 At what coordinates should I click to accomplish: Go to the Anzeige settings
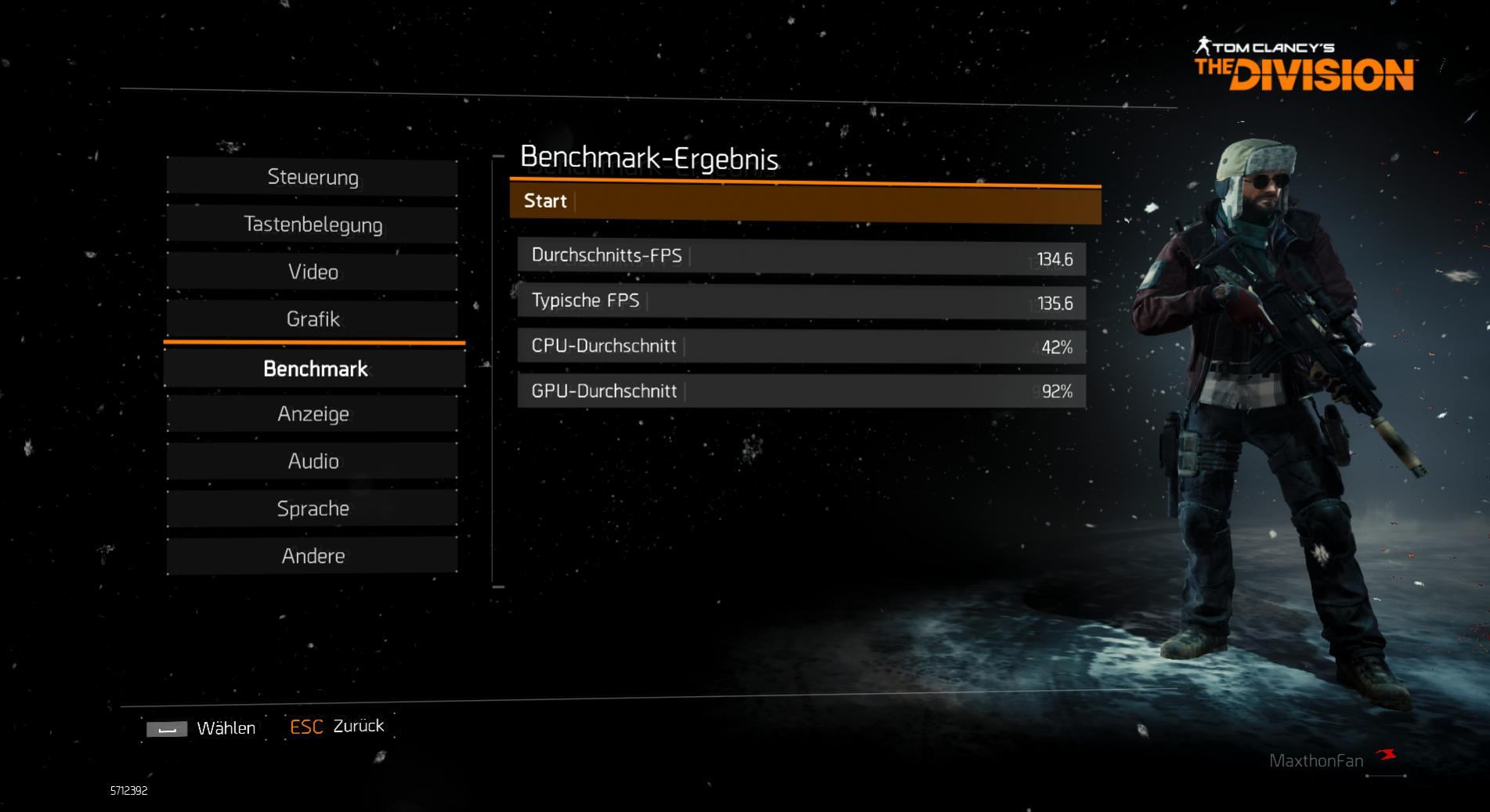[313, 413]
